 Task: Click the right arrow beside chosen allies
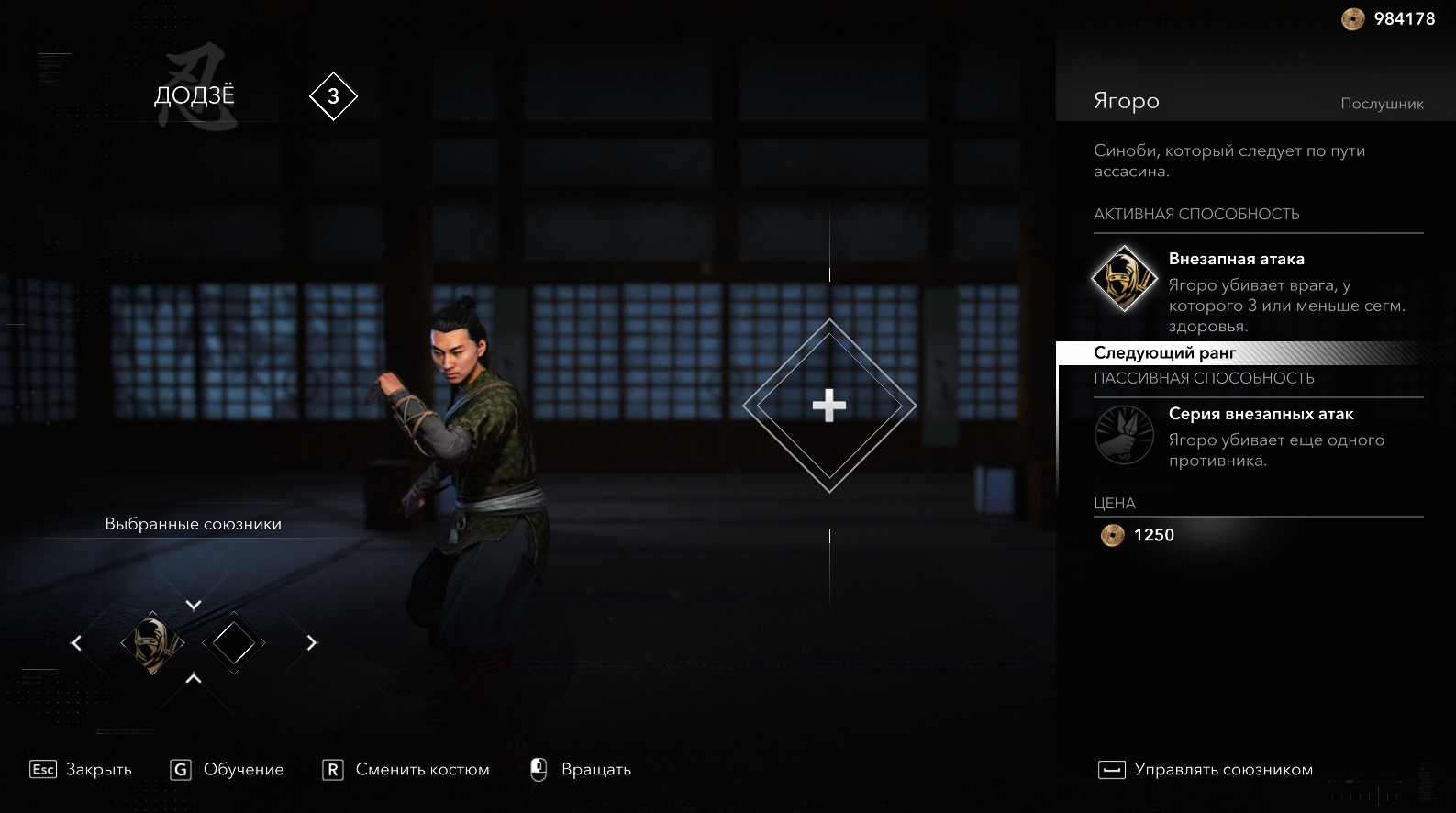[311, 643]
